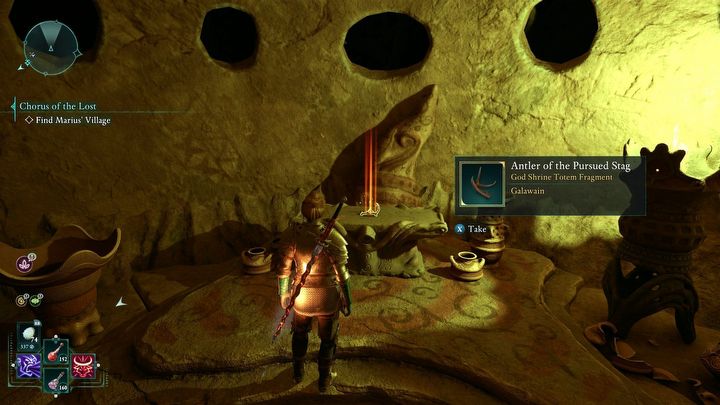Image resolution: width=720 pixels, height=405 pixels.
Task: Take the Antler of the Pursued Stag
Action: tap(471, 228)
